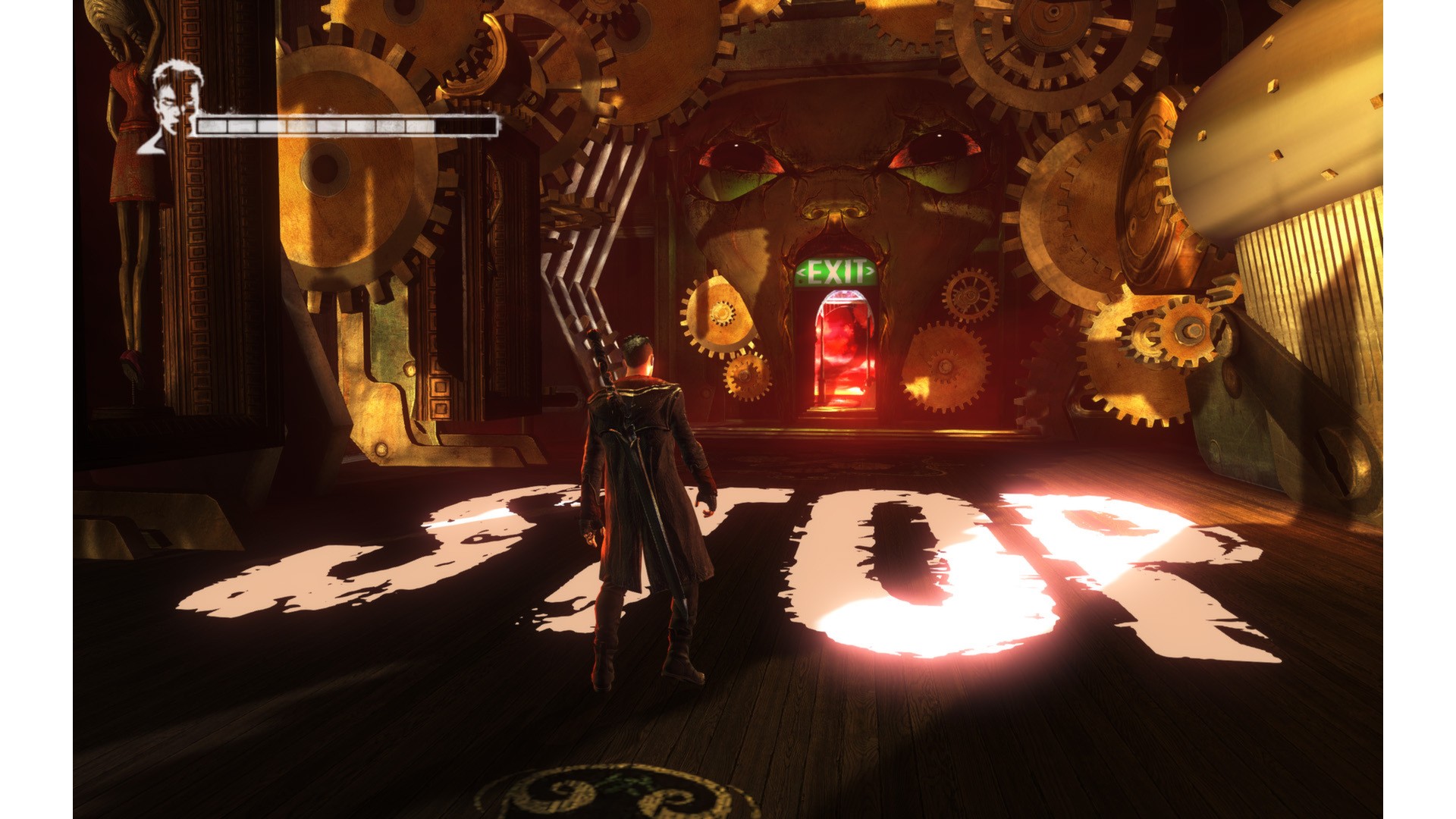Click Dante's portrait icon on the HUD

(172, 106)
